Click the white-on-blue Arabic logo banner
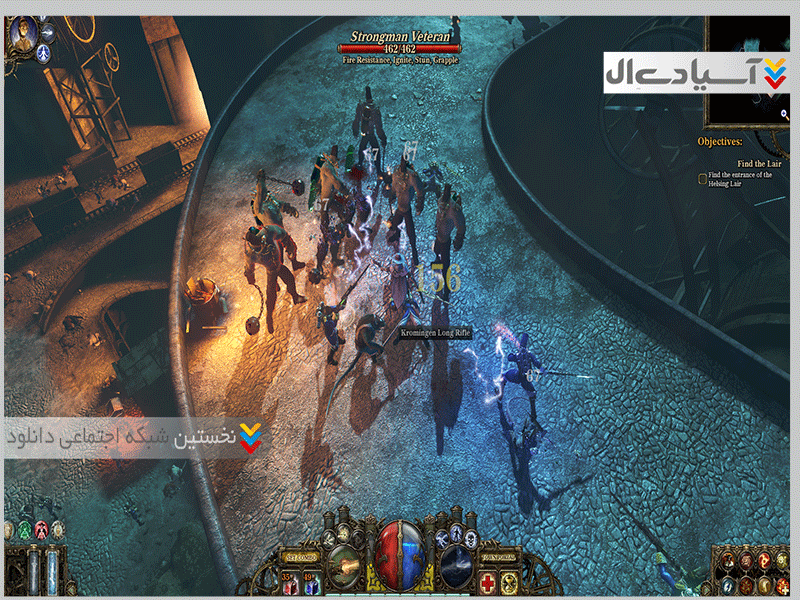800x600 pixels. point(696,71)
